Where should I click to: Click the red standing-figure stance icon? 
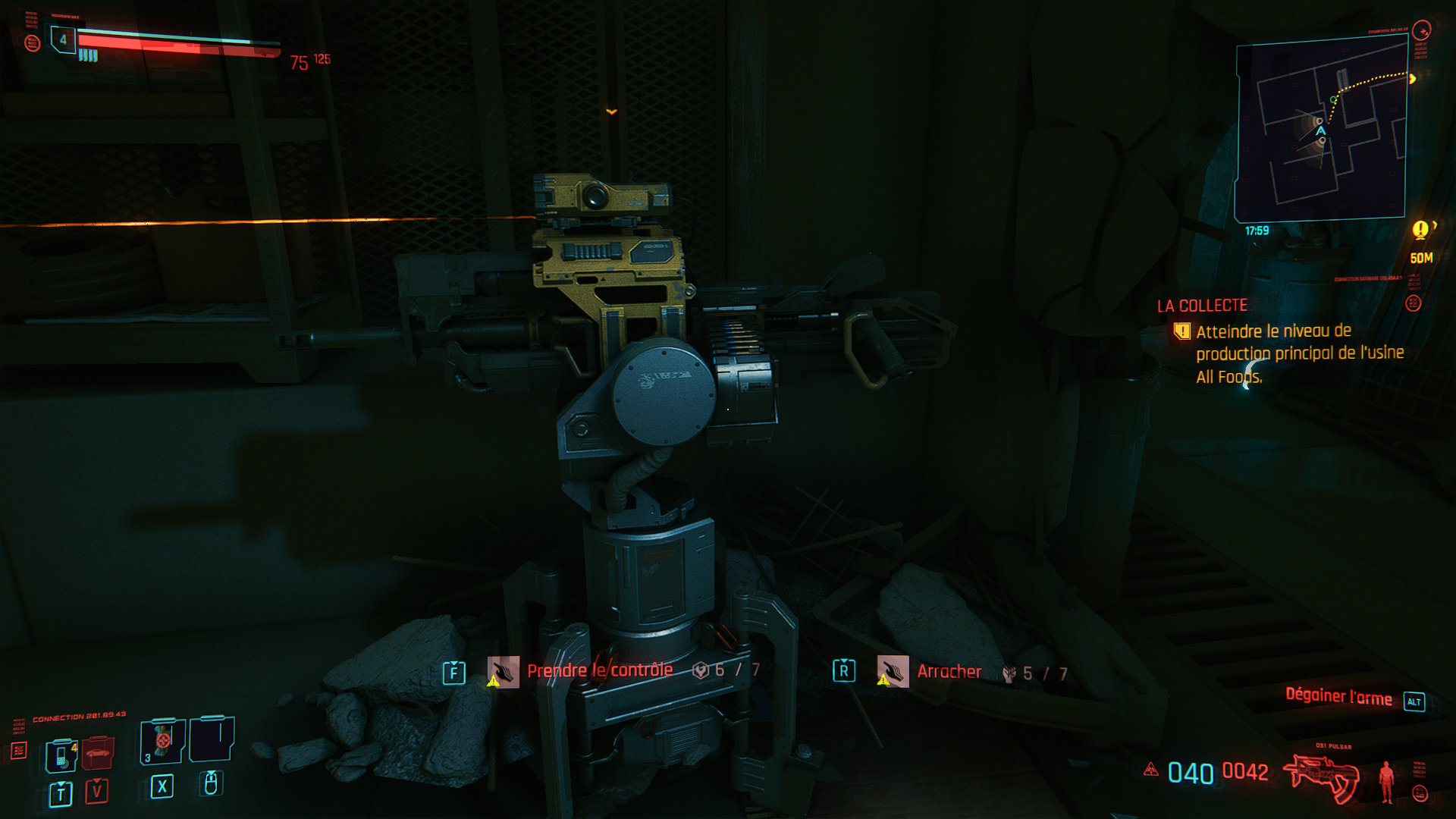[1387, 781]
